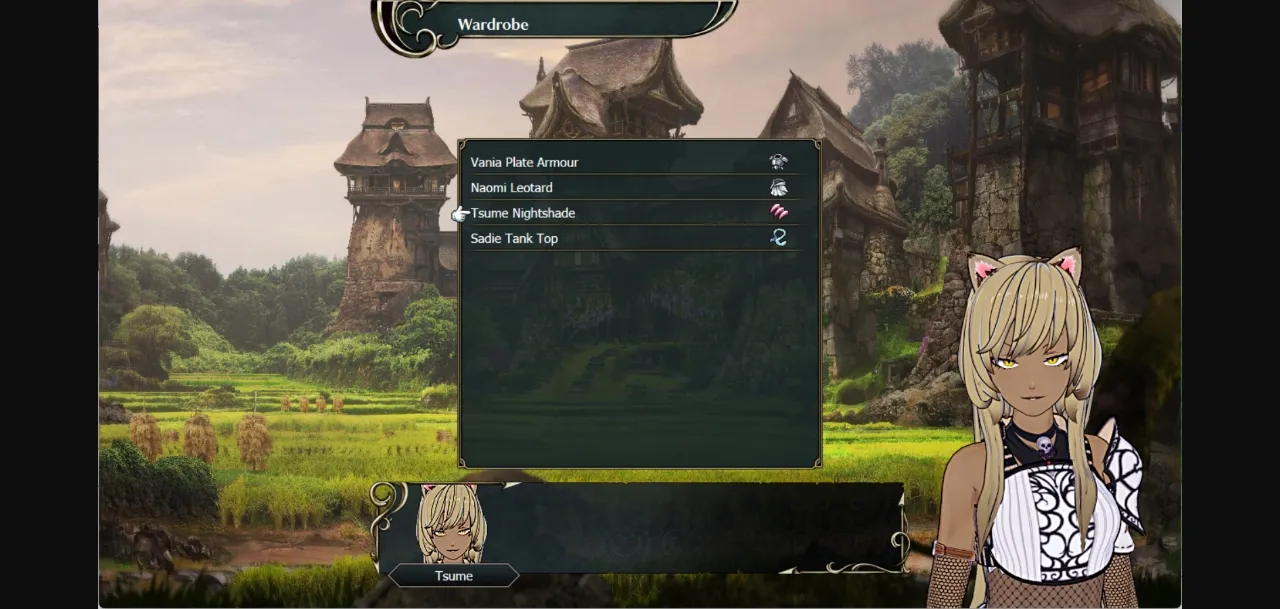The height and width of the screenshot is (609, 1280).
Task: Select the Sadie Tank Top entry
Action: coord(515,239)
